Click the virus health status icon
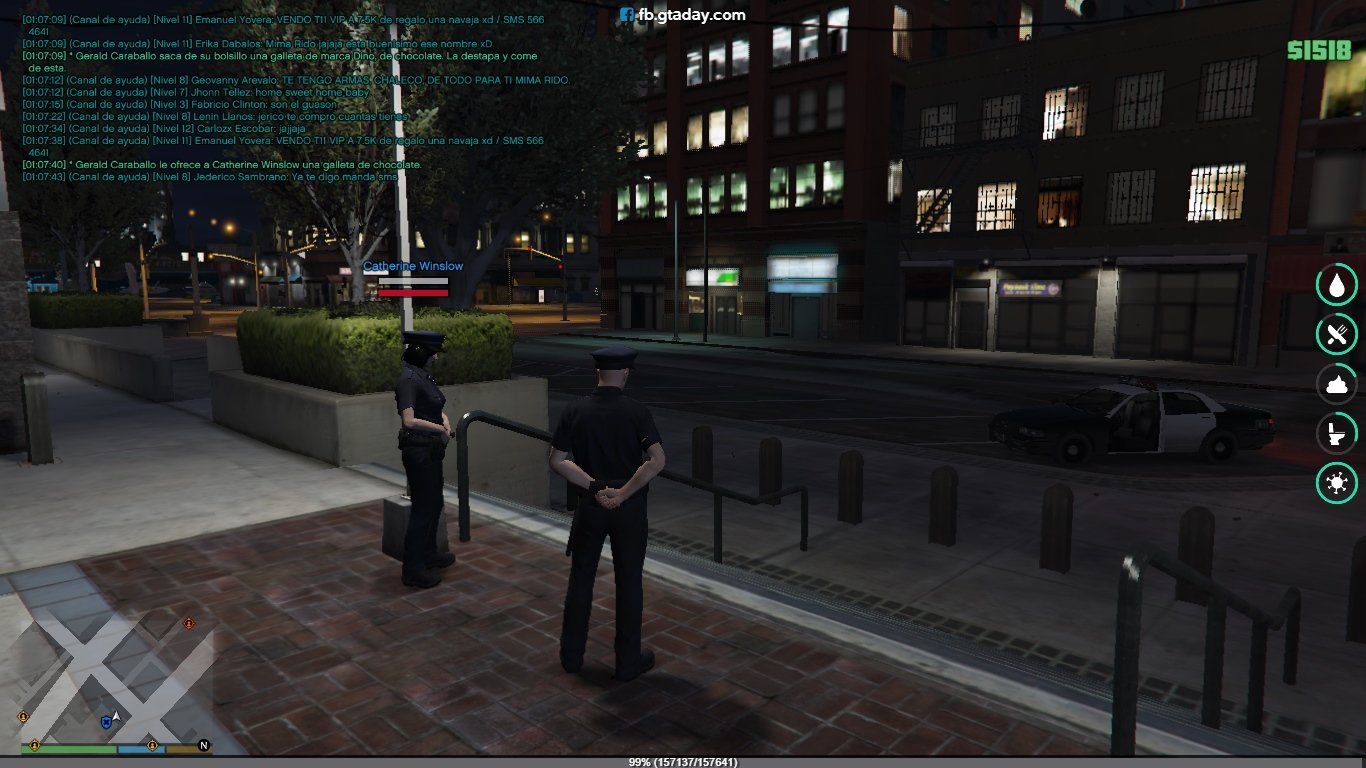1366x768 pixels. click(1336, 484)
